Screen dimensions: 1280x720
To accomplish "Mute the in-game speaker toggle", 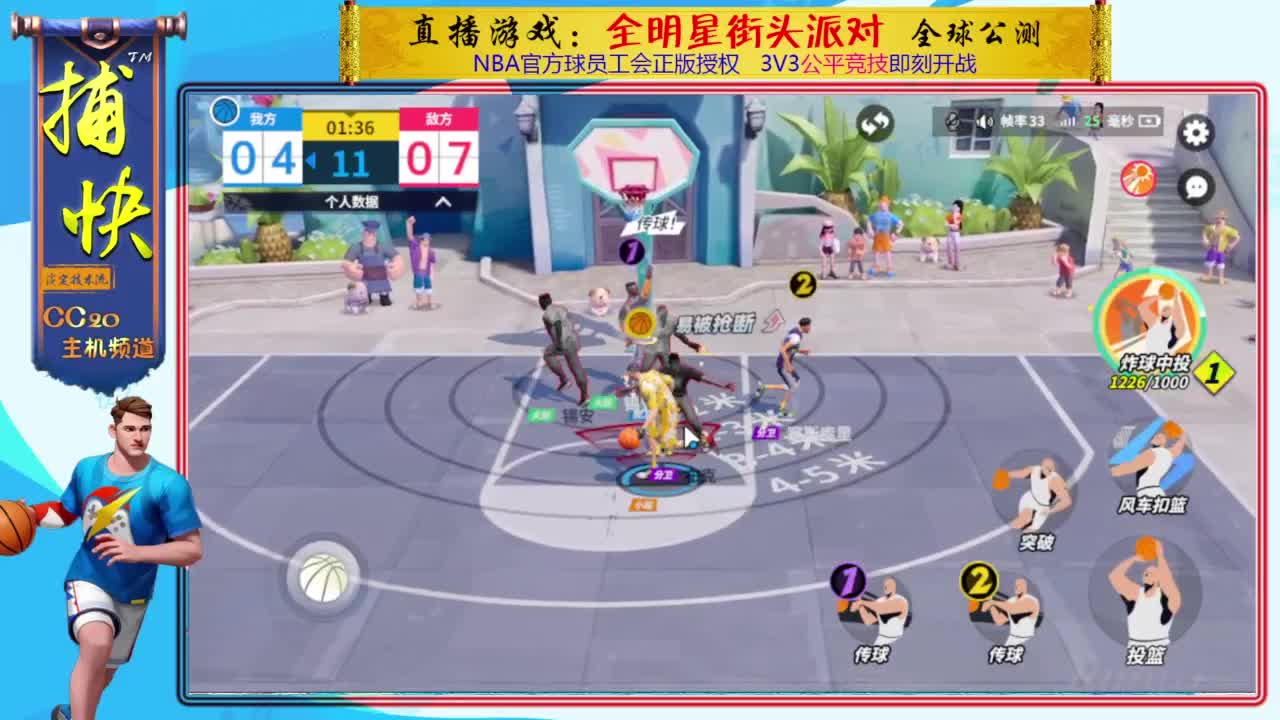I will pos(985,121).
